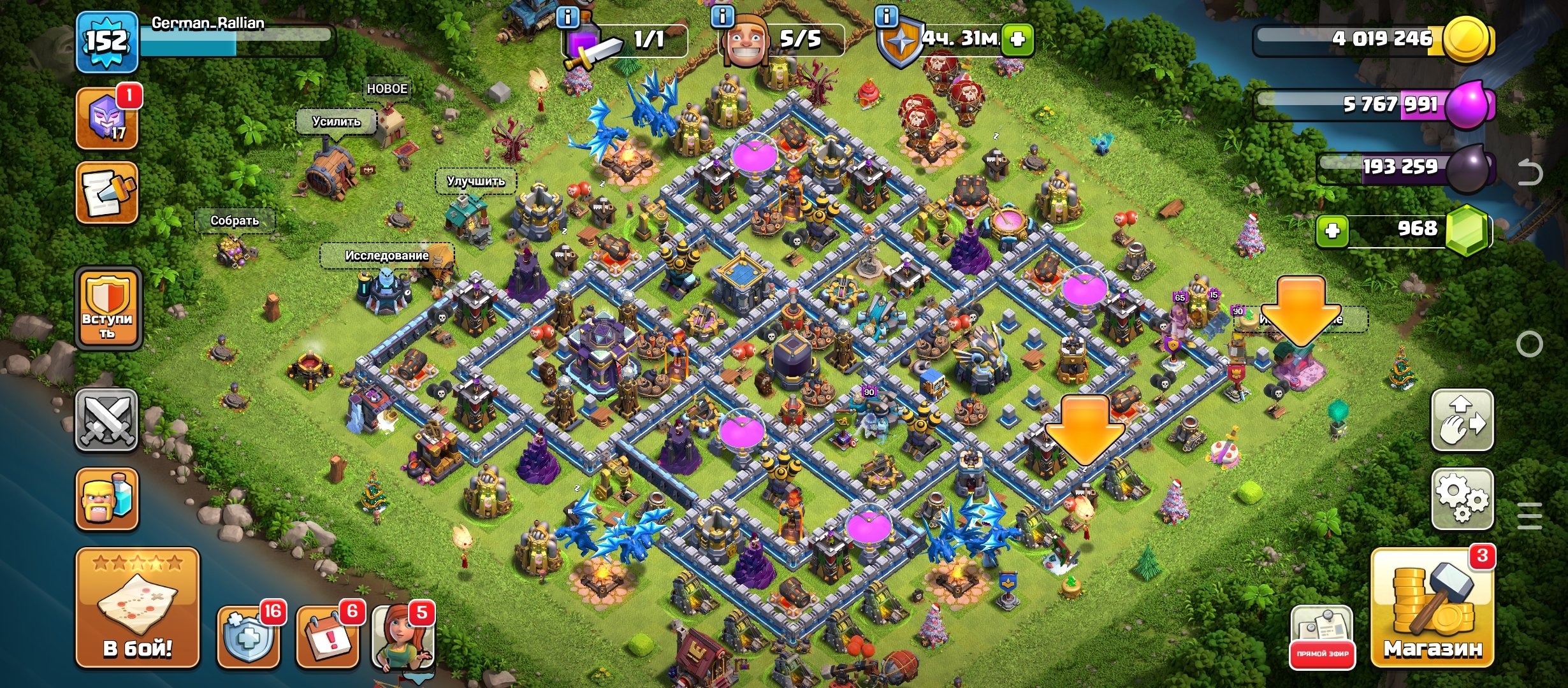Tap the guard shield info toggle

click(886, 19)
